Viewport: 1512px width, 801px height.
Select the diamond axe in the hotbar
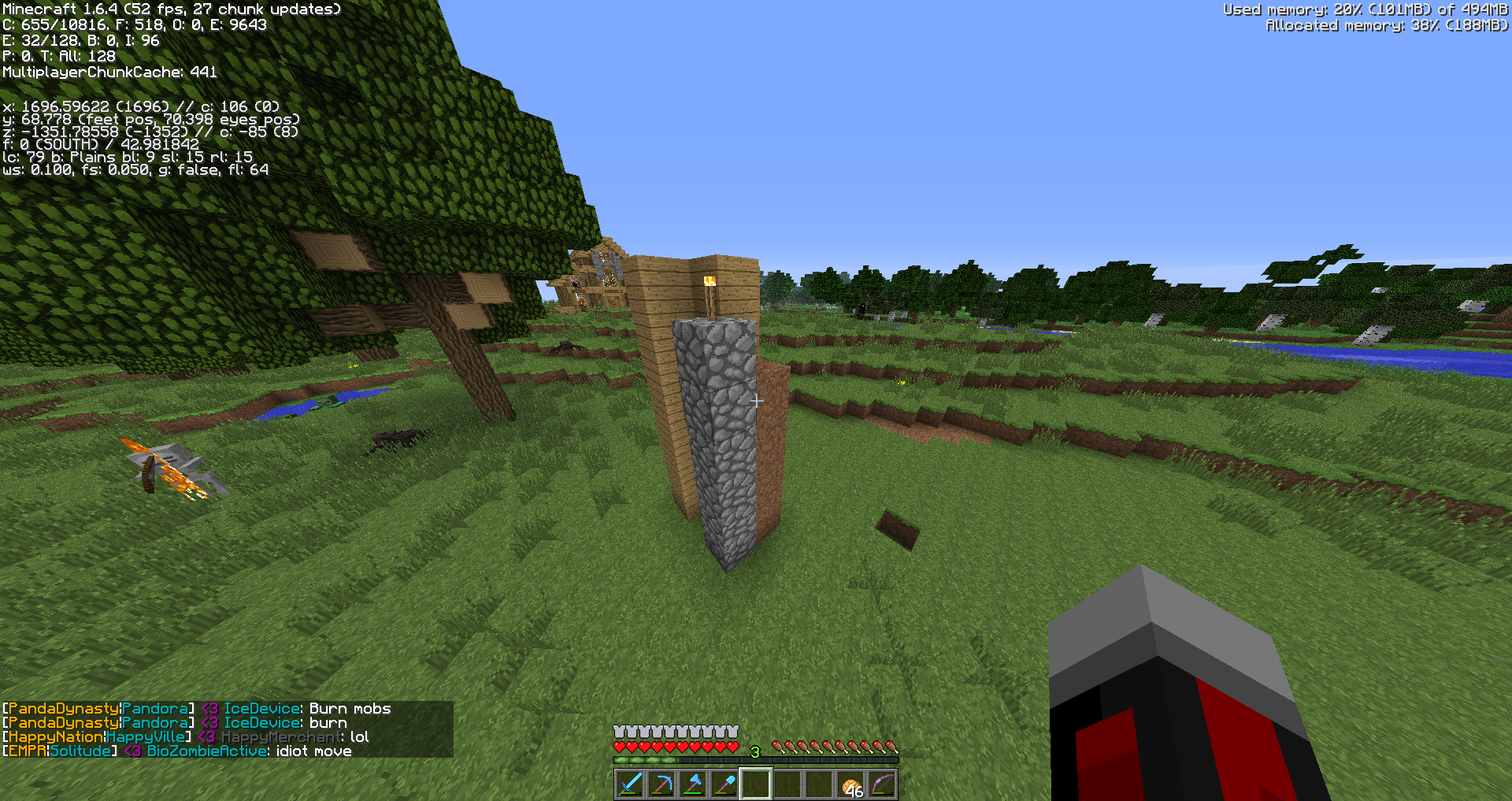[x=692, y=784]
